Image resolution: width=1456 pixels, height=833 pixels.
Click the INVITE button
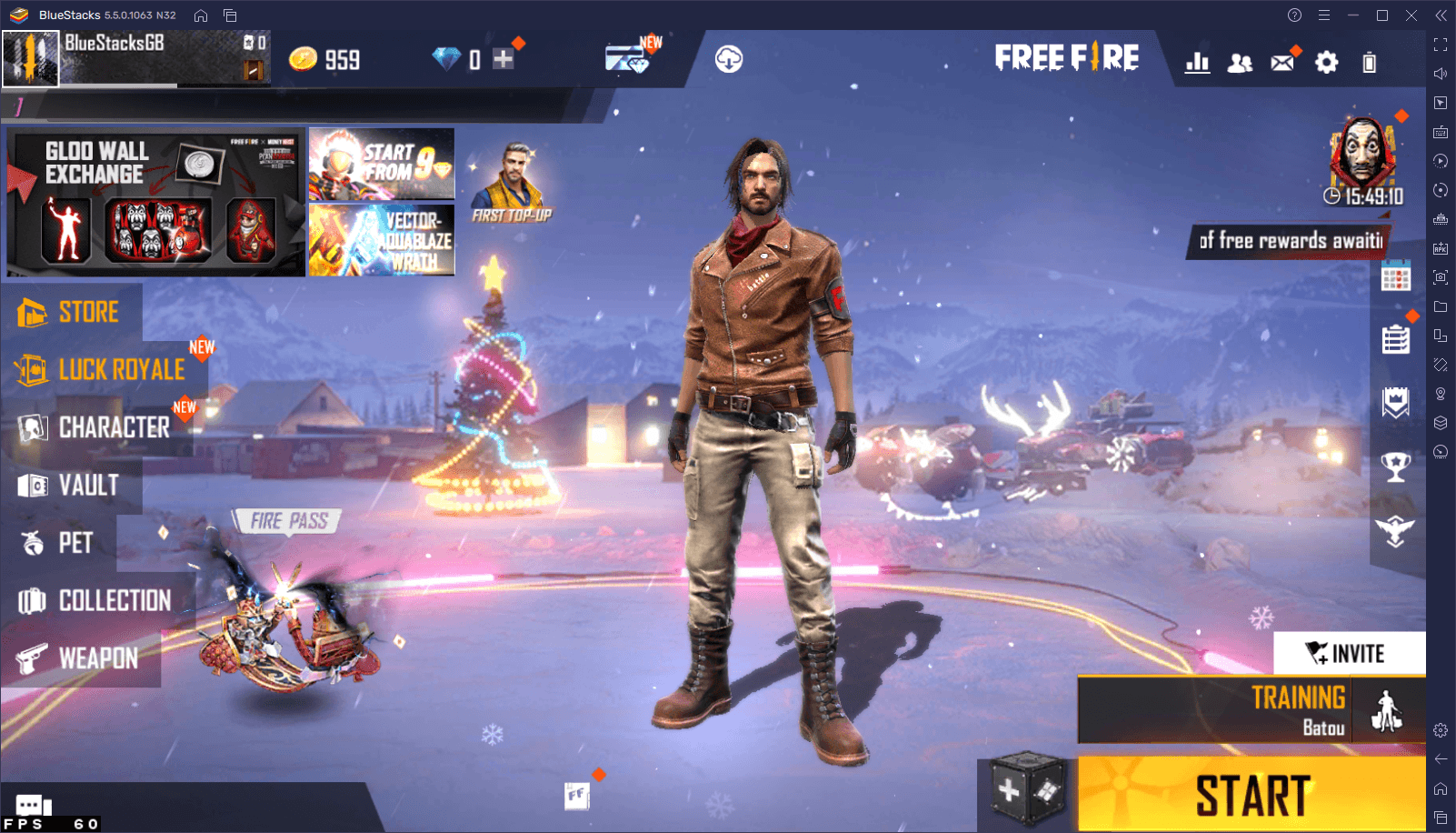pyautogui.click(x=1351, y=653)
